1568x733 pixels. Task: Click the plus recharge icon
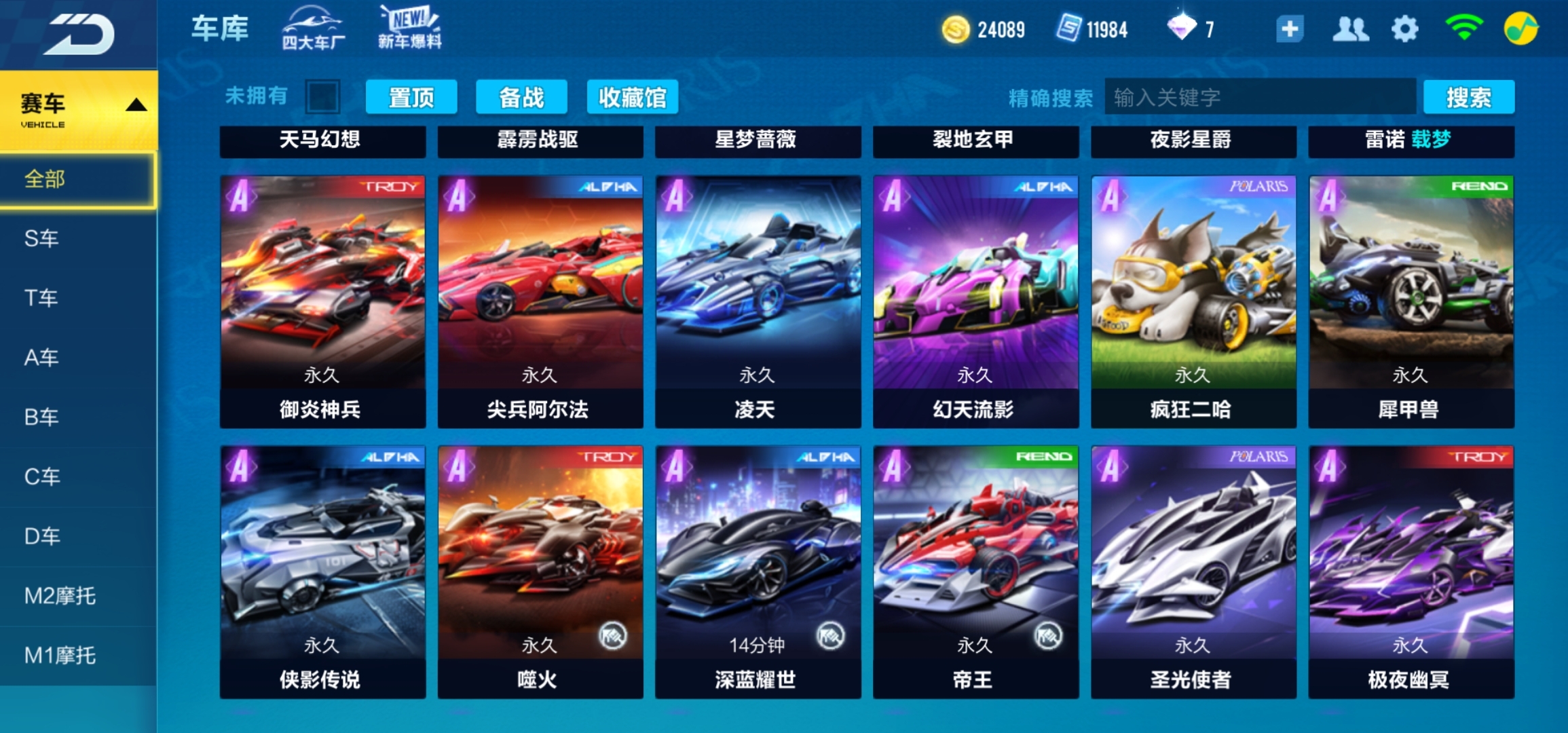click(x=1290, y=29)
